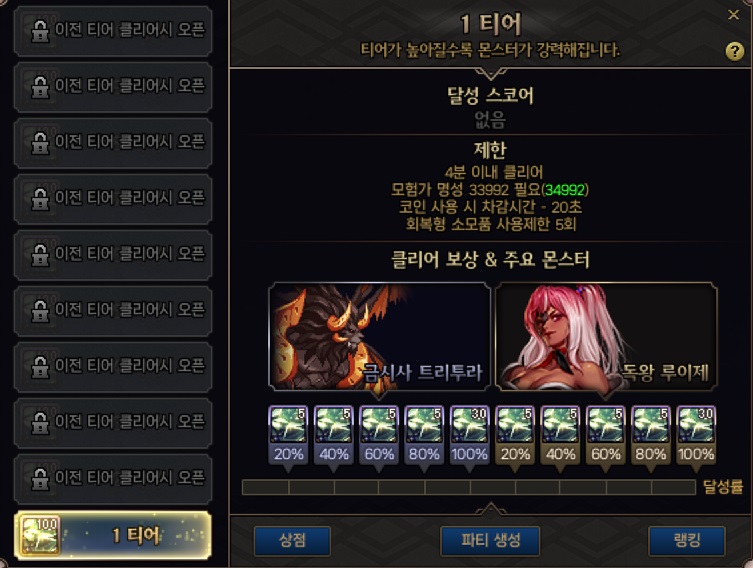Image resolution: width=753 pixels, height=568 pixels.
Task: Select the 1 티어 tier row
Action: coord(112,535)
